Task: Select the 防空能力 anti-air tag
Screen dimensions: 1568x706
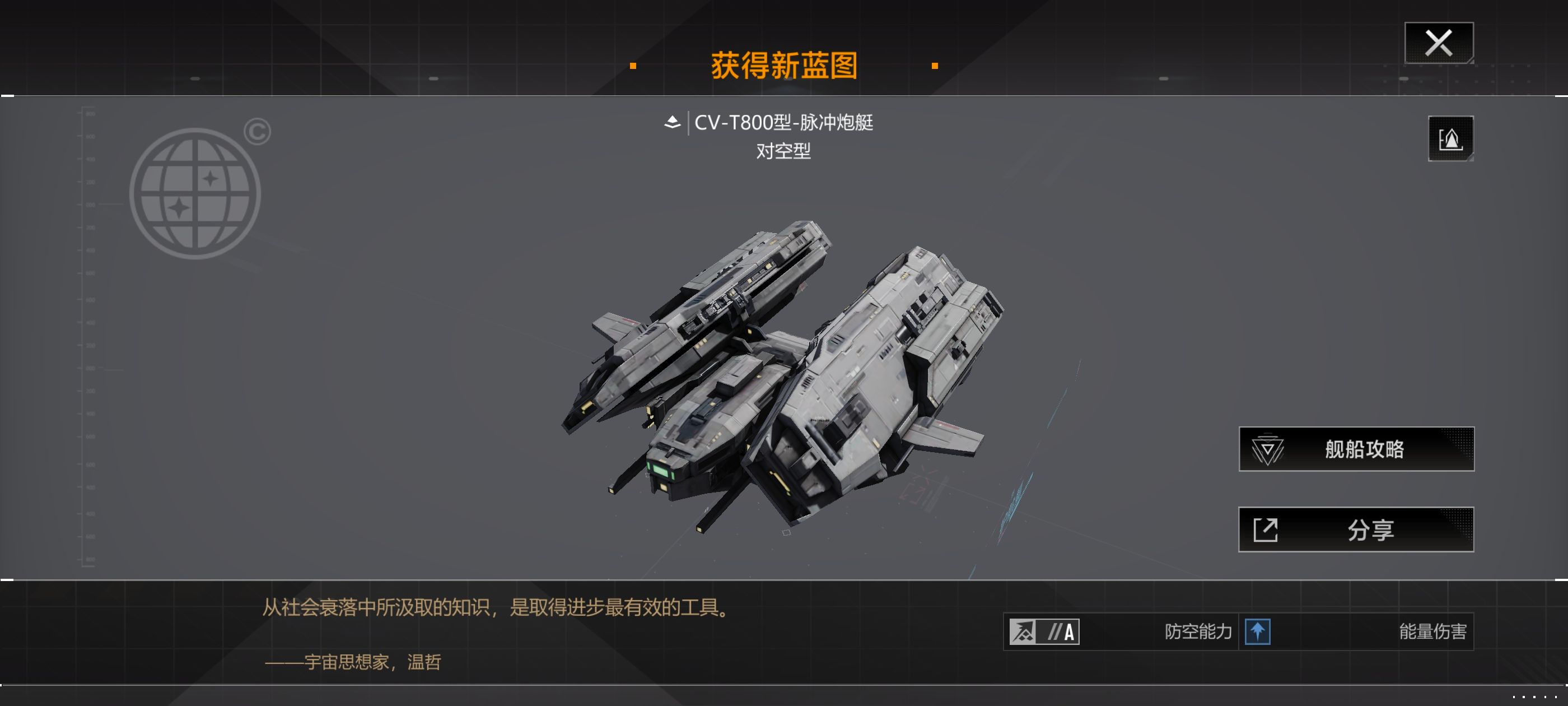Action: pyautogui.click(x=1197, y=631)
